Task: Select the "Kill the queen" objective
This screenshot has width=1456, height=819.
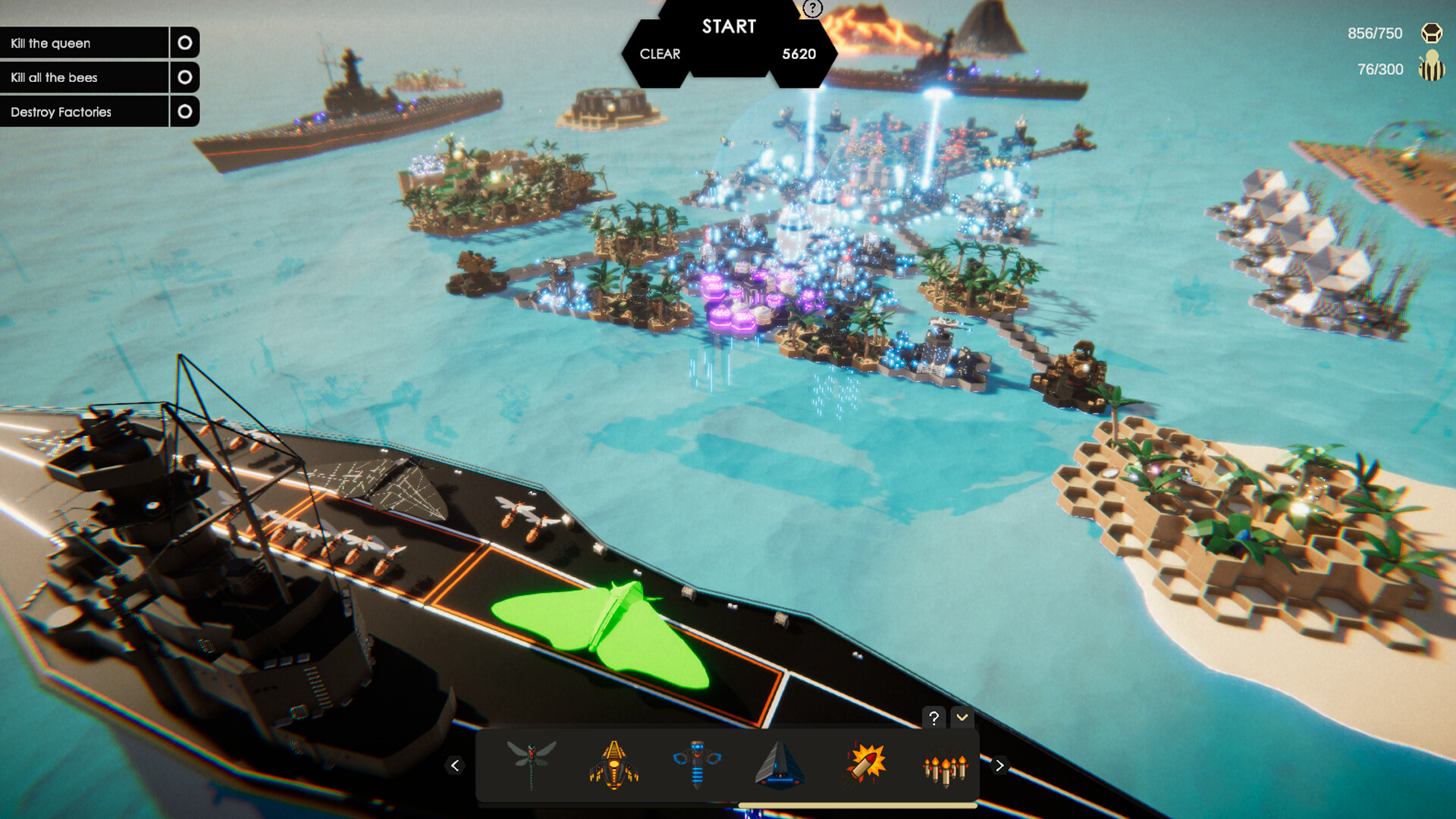Action: coord(84,43)
